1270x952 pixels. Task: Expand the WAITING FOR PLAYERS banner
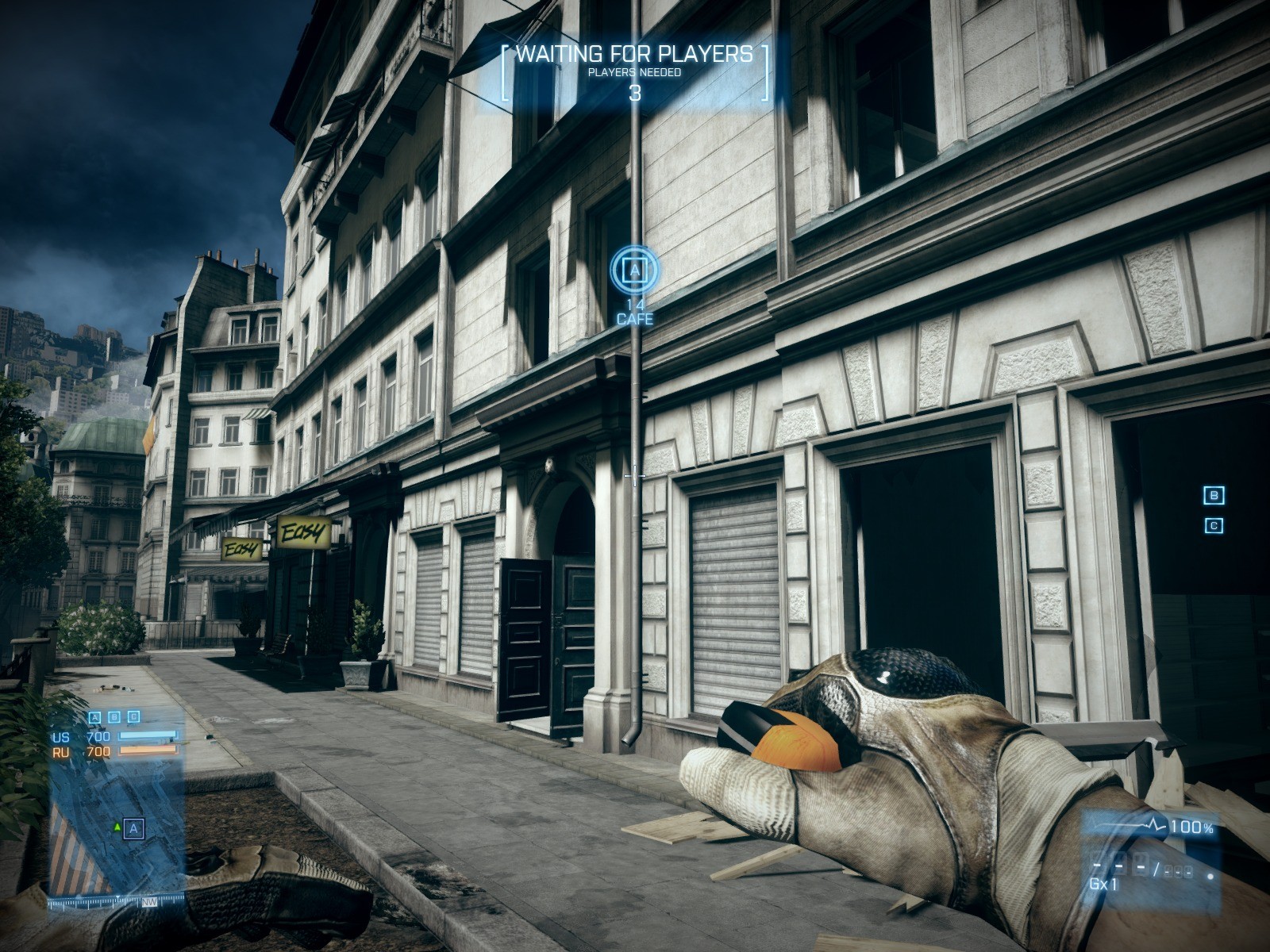pyautogui.click(x=635, y=56)
